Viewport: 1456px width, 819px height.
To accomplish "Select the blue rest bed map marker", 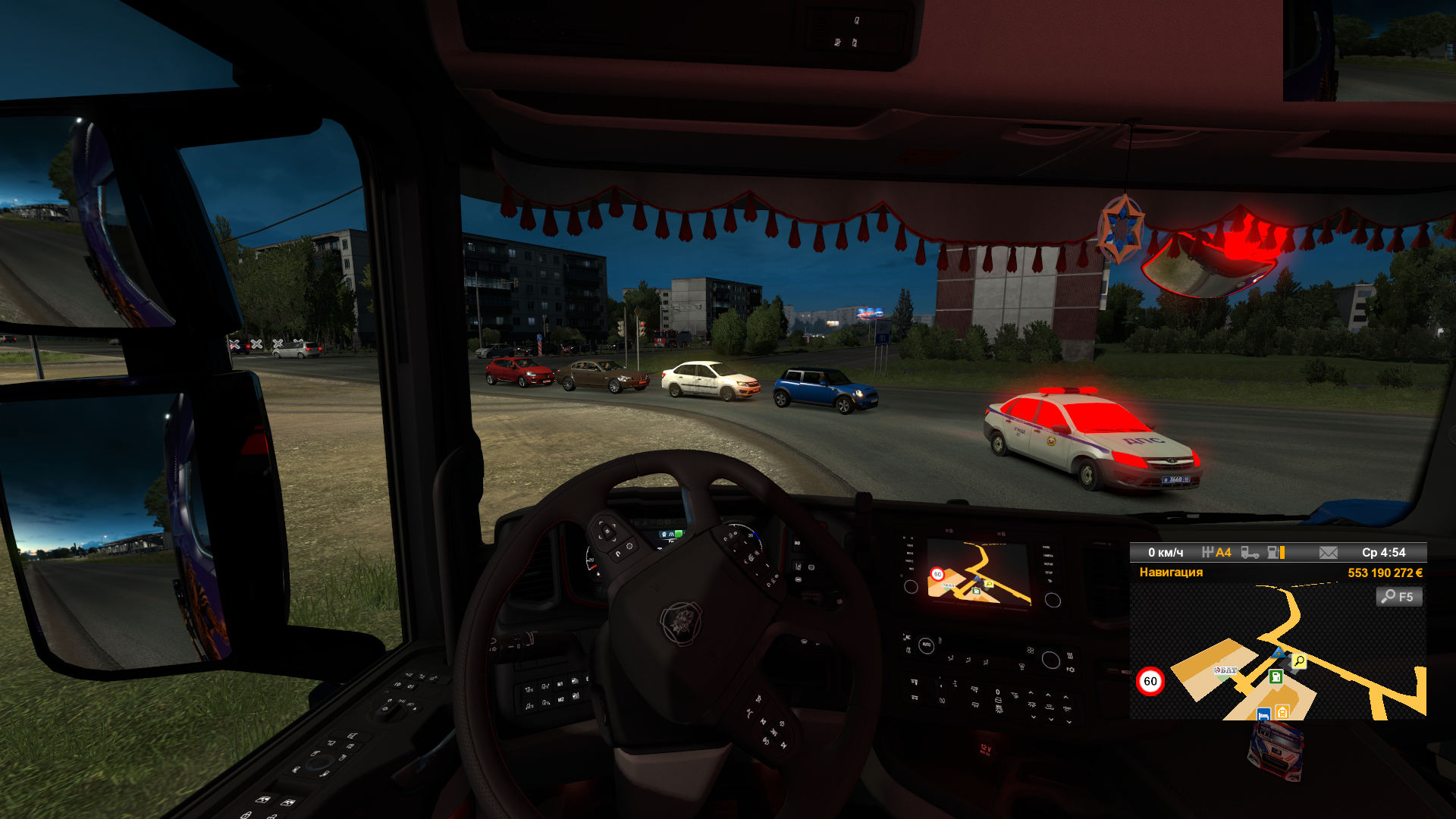I will pyautogui.click(x=1263, y=714).
